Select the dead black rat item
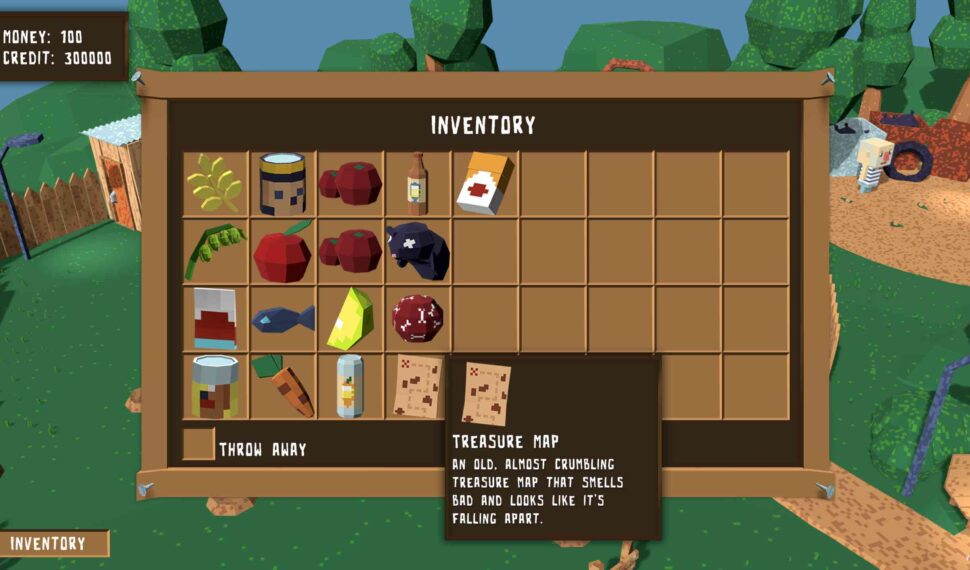 coord(417,252)
